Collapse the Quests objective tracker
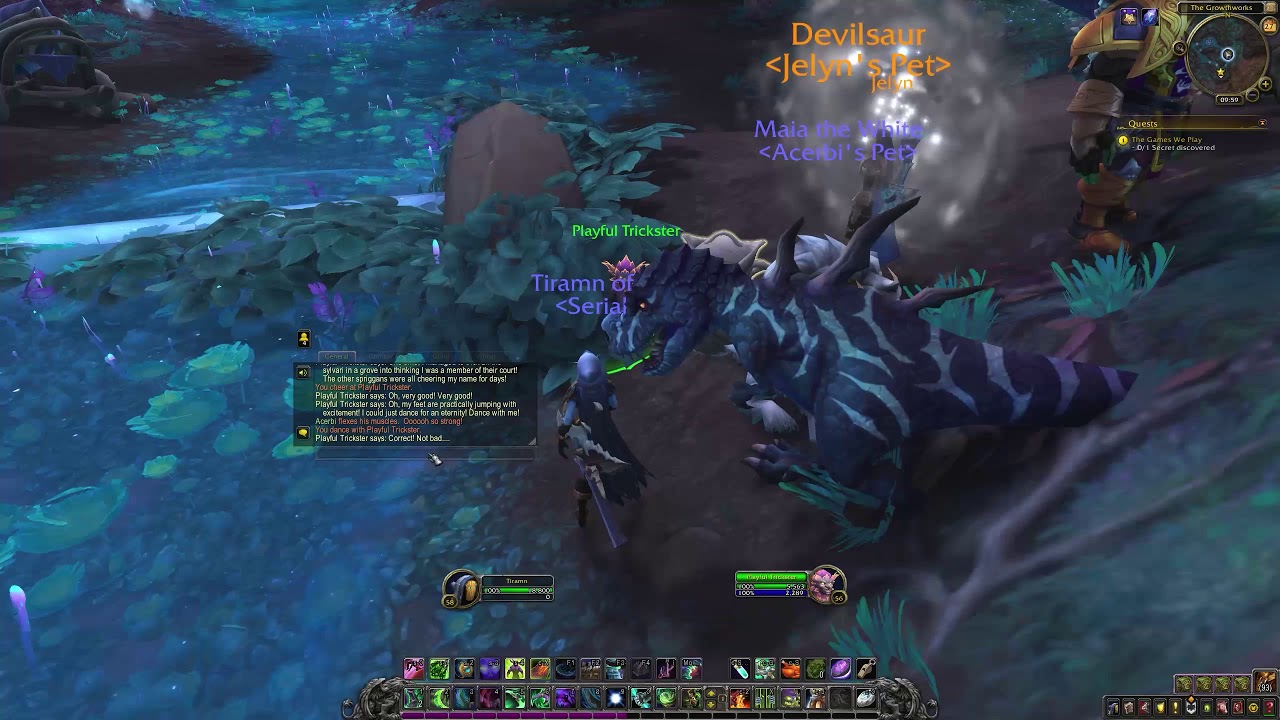Screen dimensions: 1280x720 tap(1263, 123)
